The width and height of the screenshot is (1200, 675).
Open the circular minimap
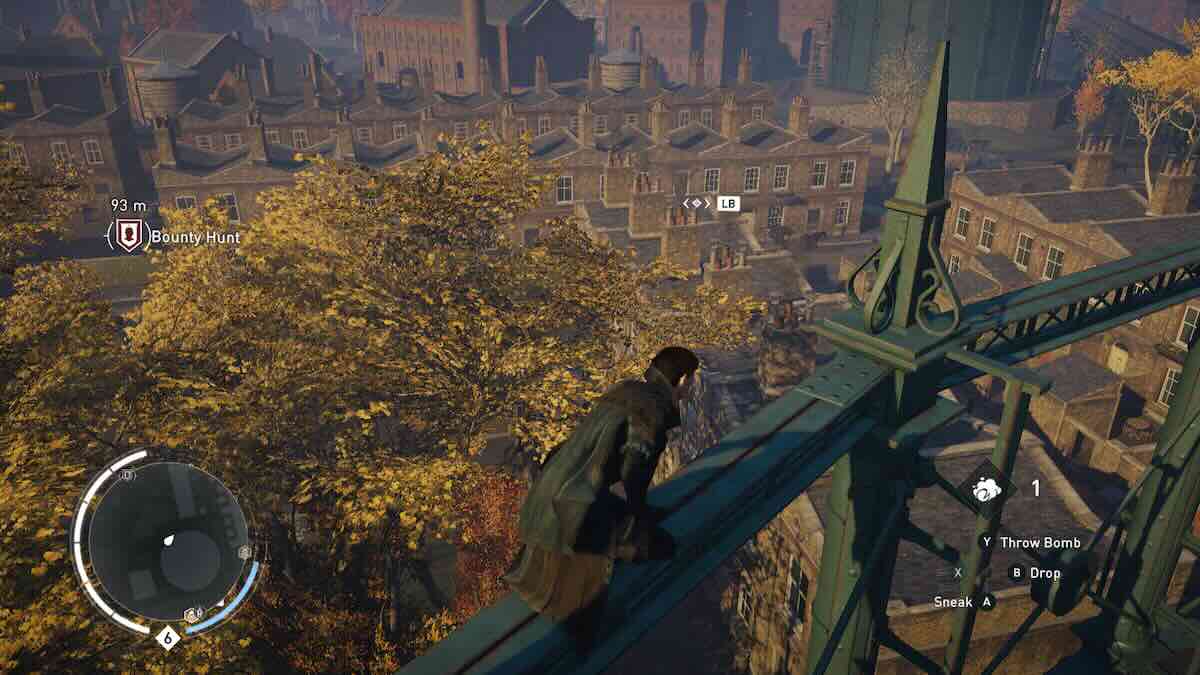click(166, 542)
